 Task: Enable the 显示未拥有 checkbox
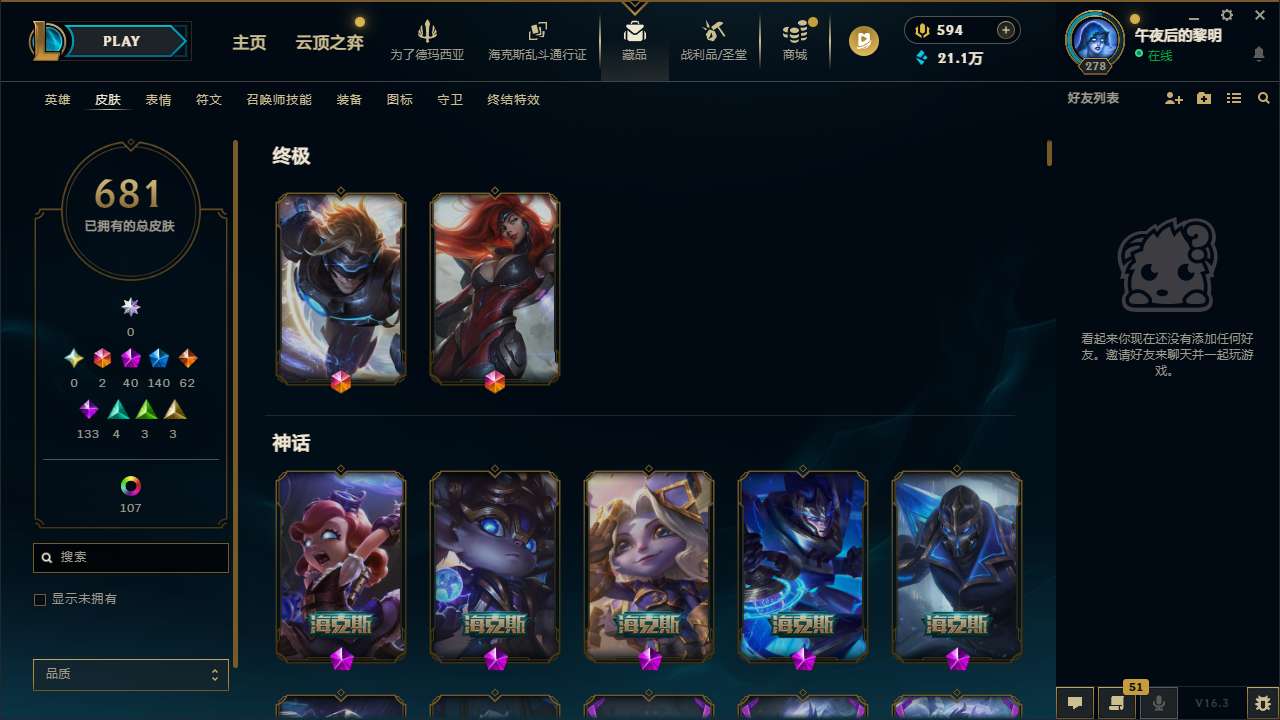40,599
